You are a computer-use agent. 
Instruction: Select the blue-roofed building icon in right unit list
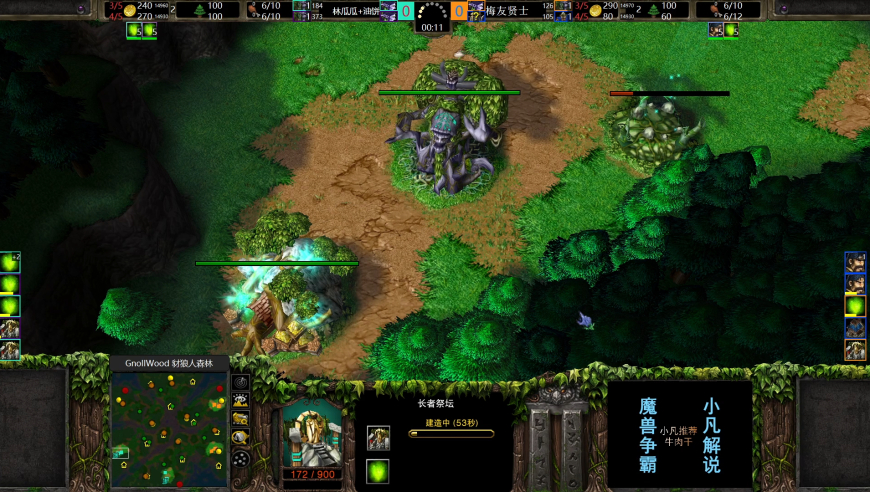click(855, 328)
